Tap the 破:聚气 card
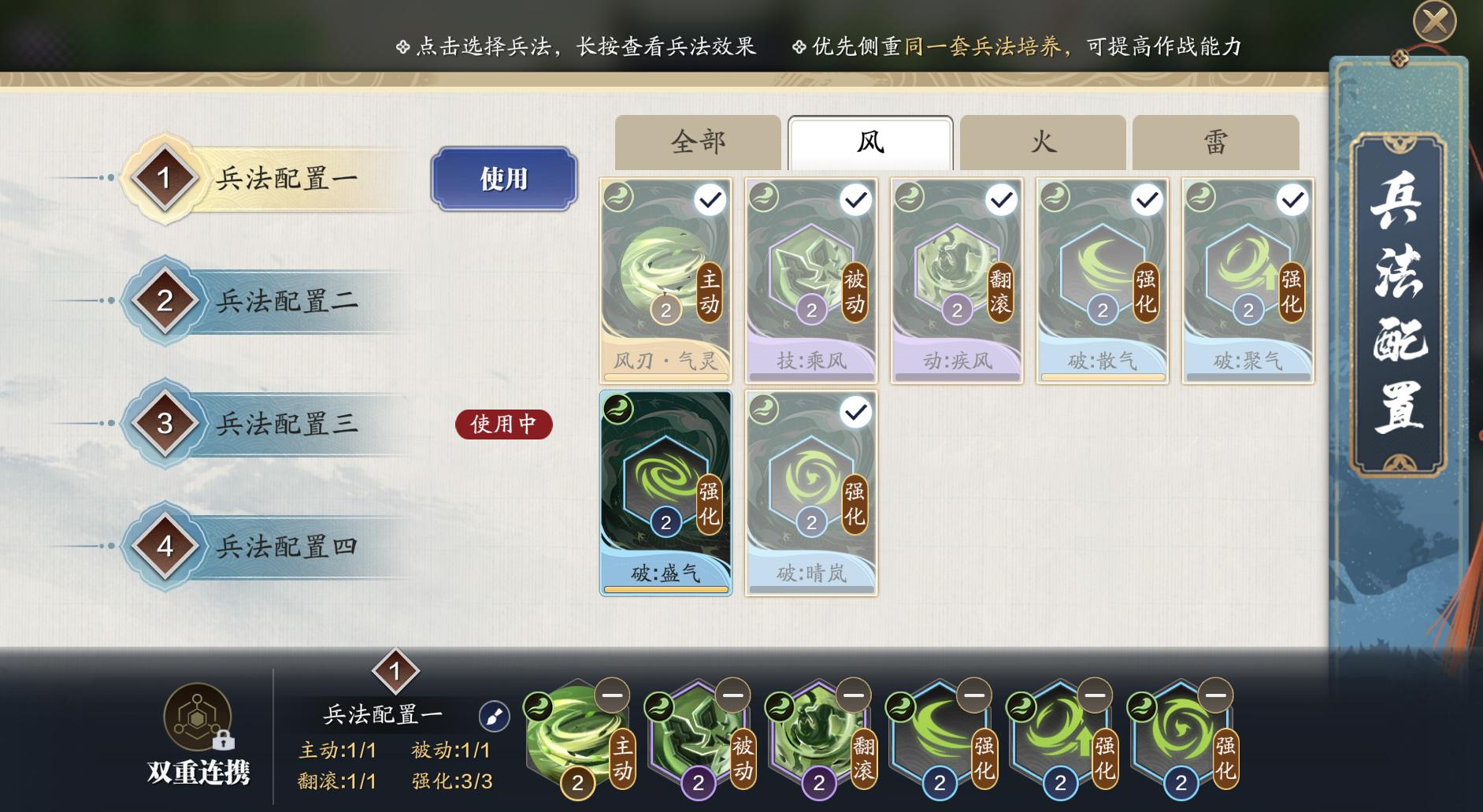Screen dimensions: 1483x812 (x=1248, y=281)
